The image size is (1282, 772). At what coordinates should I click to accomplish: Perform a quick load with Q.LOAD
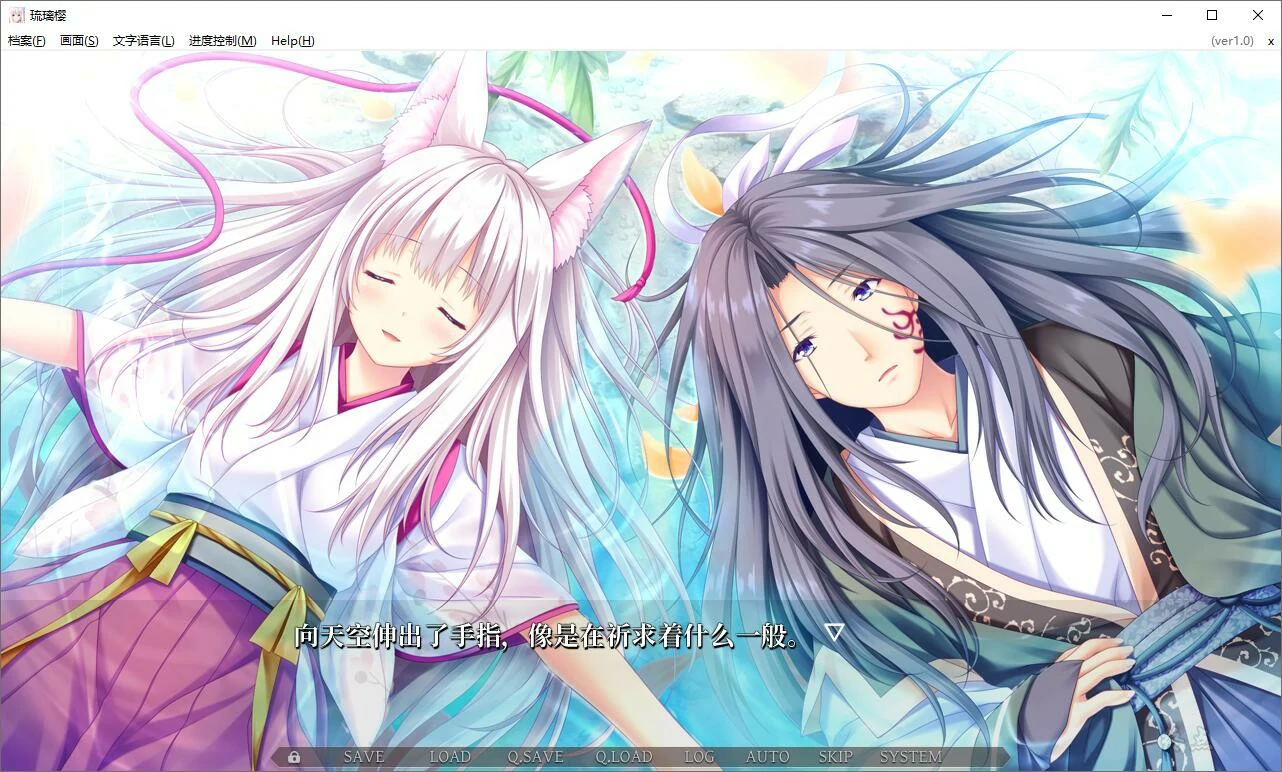tap(624, 757)
